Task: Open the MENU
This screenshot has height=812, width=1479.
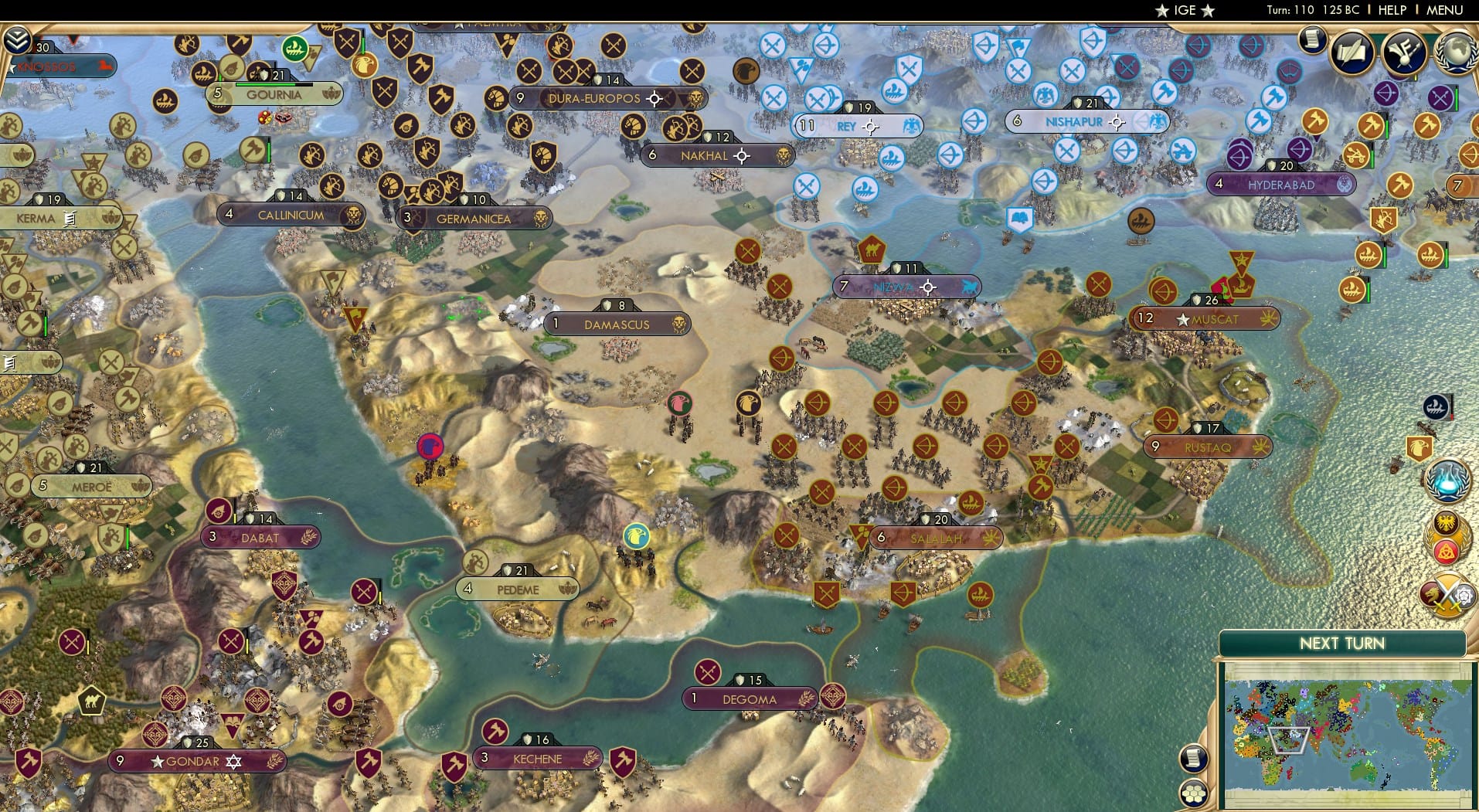Action: click(1447, 11)
